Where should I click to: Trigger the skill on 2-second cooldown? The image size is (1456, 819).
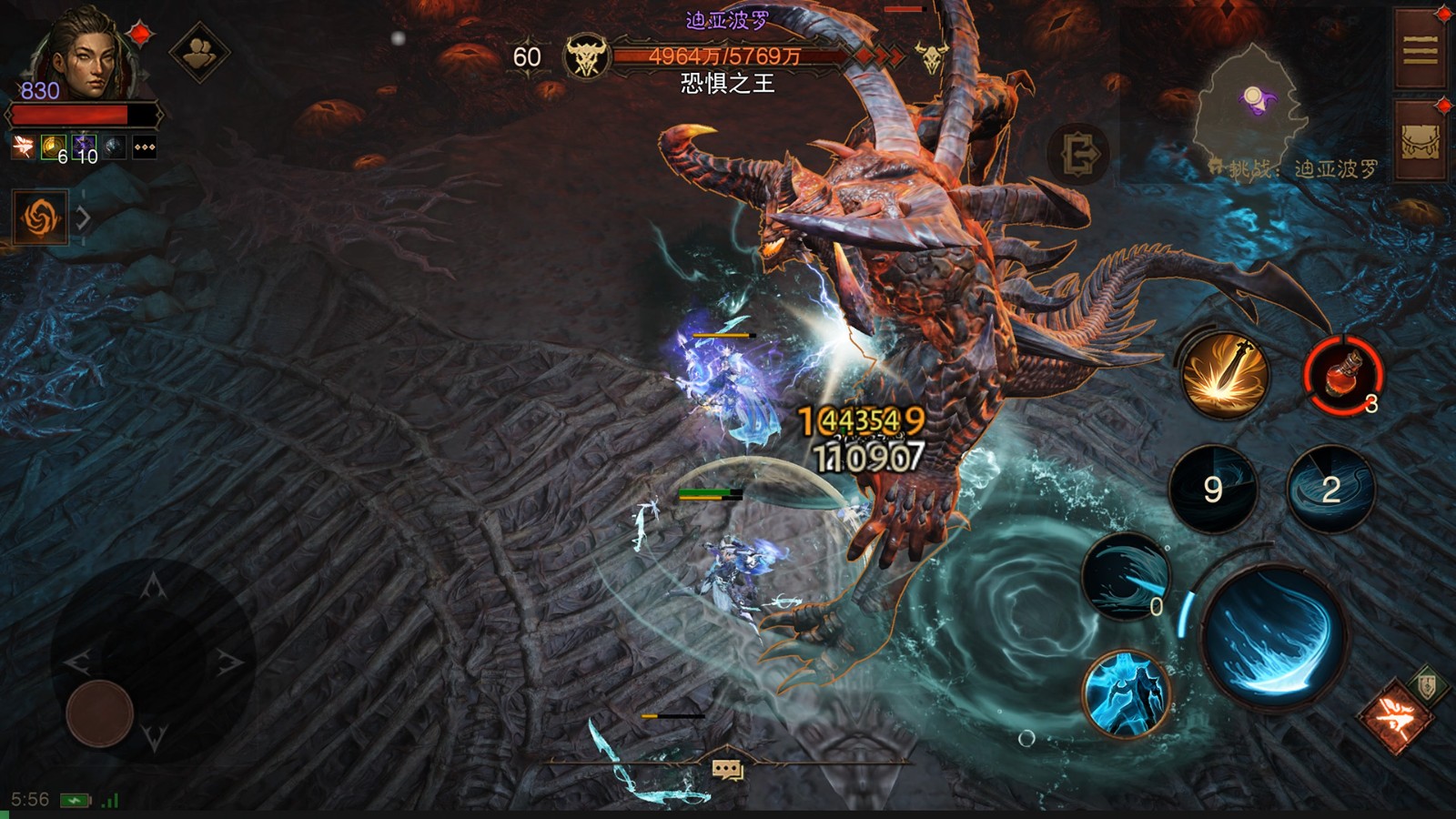(x=1330, y=490)
